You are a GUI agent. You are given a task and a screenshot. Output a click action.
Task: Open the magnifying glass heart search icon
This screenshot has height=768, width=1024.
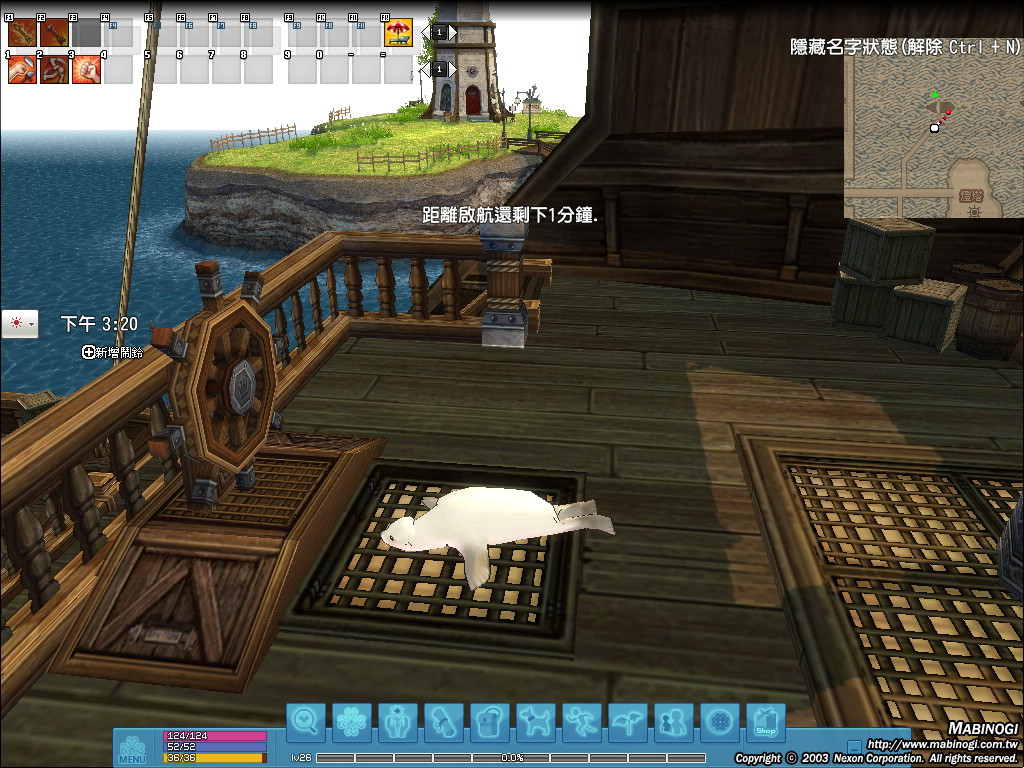306,721
